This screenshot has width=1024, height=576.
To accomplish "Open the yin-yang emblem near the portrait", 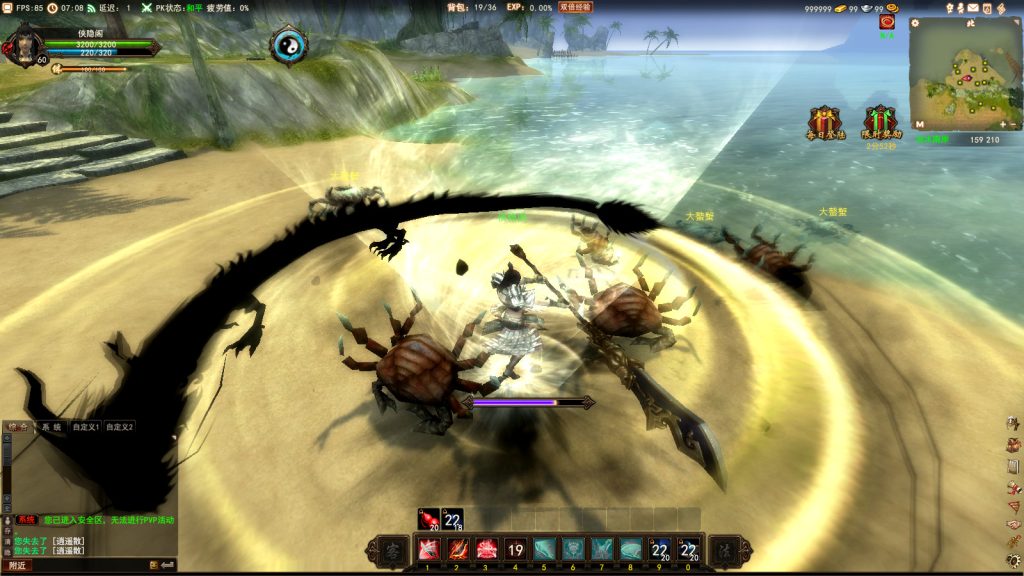I will (x=289, y=45).
